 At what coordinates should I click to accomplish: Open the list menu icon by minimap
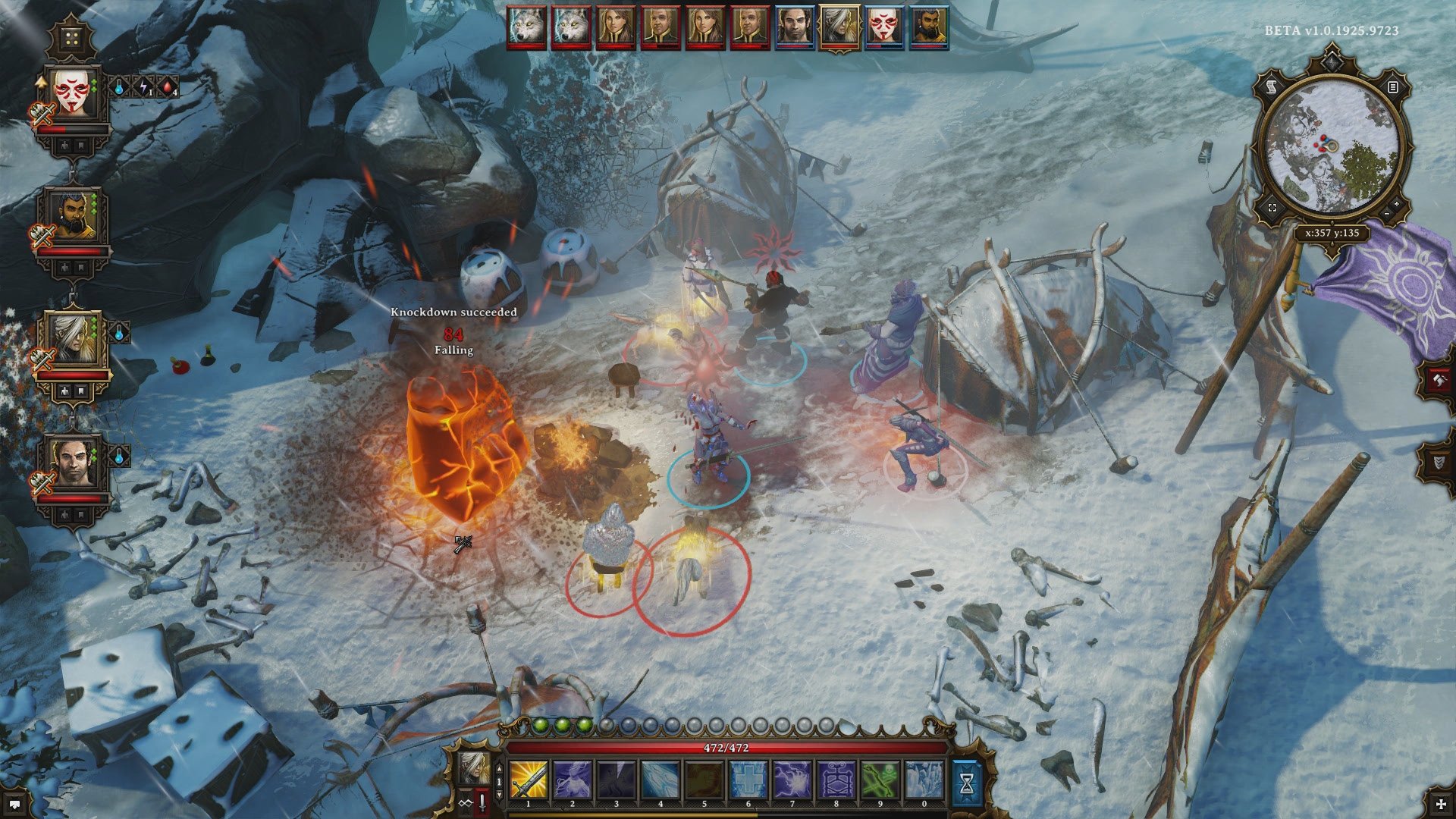coord(1393,88)
